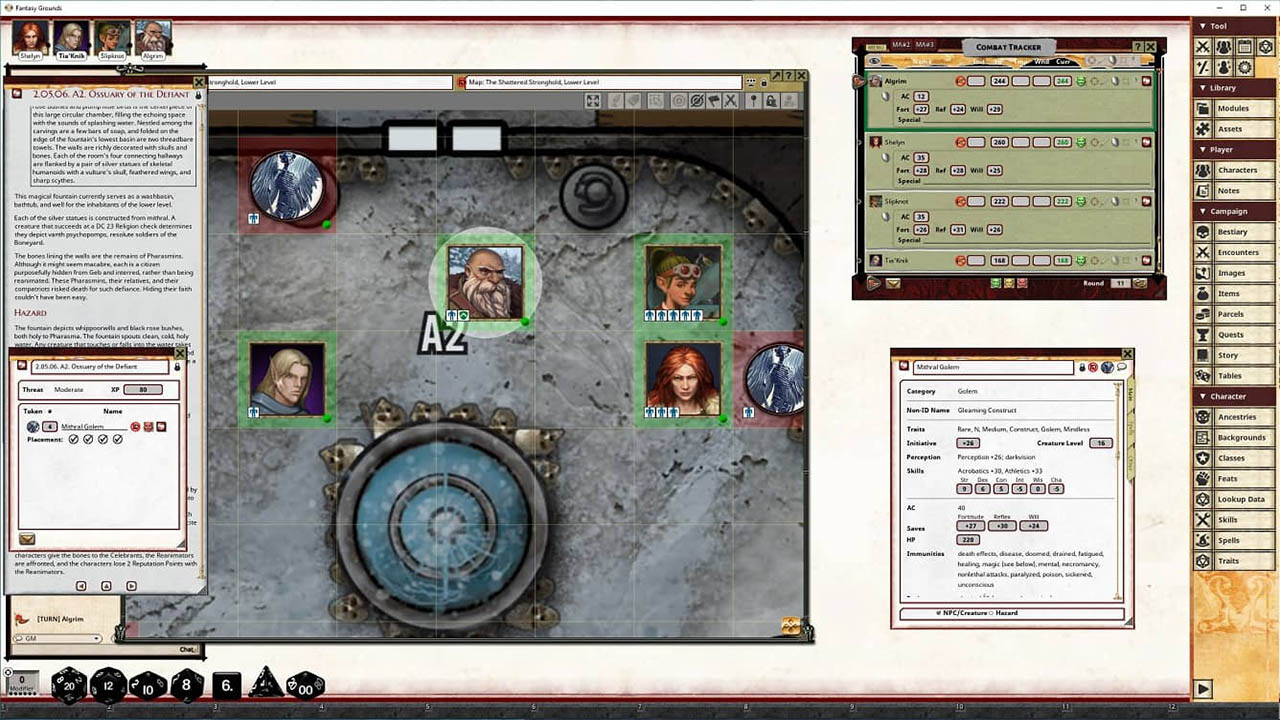Image resolution: width=1280 pixels, height=720 pixels.
Task: Zoom the map to fit using the toolbar
Action: (x=592, y=100)
